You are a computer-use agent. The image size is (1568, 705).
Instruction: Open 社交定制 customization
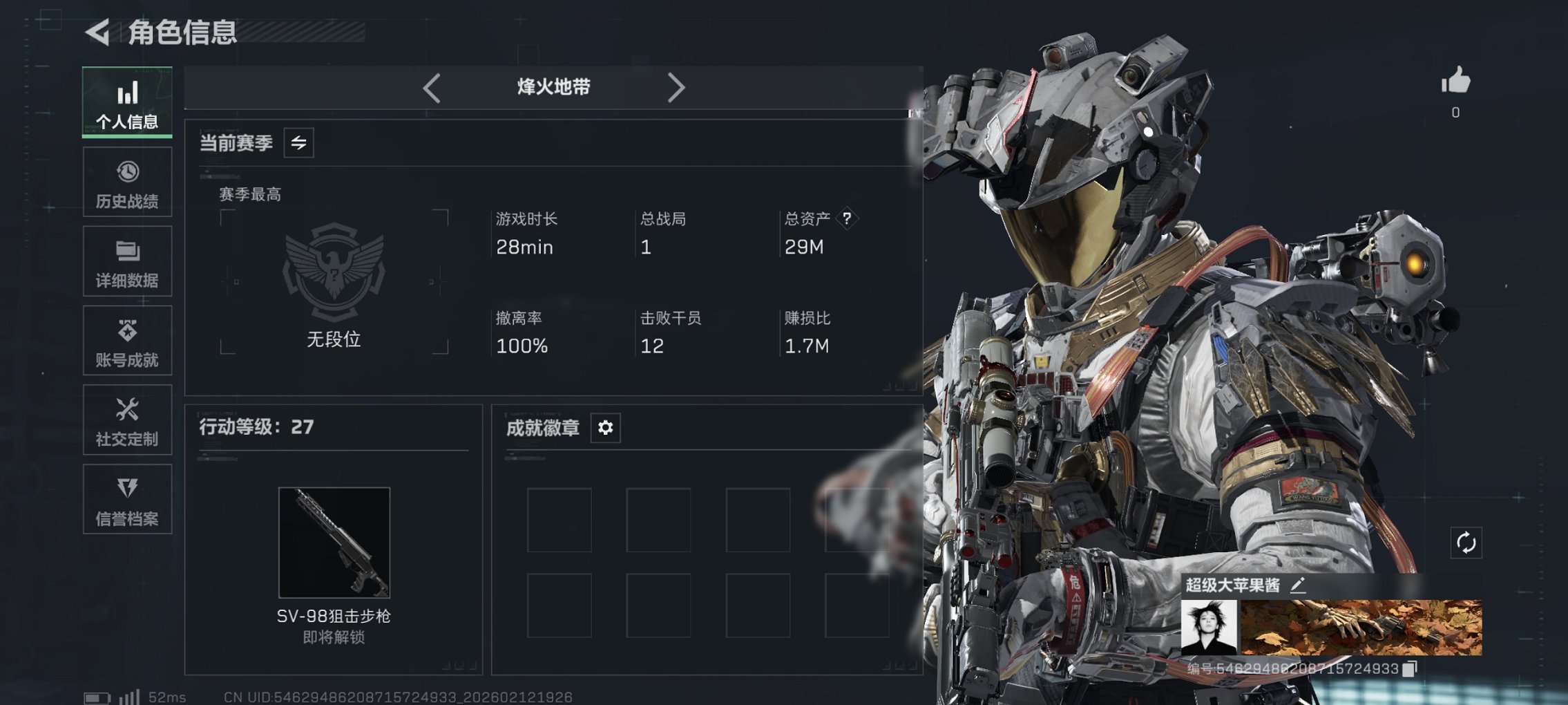127,420
